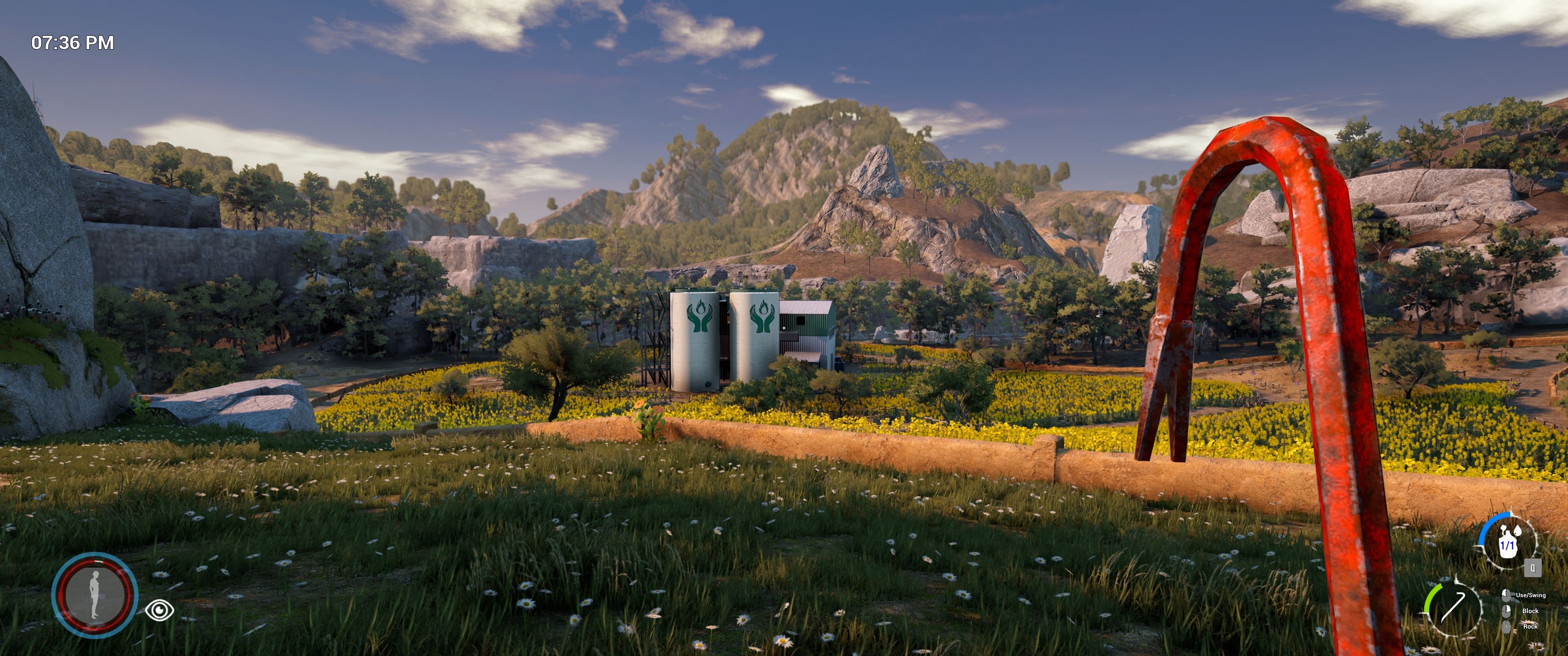Click the character body status icon
The width and height of the screenshot is (1568, 656).
94,594
